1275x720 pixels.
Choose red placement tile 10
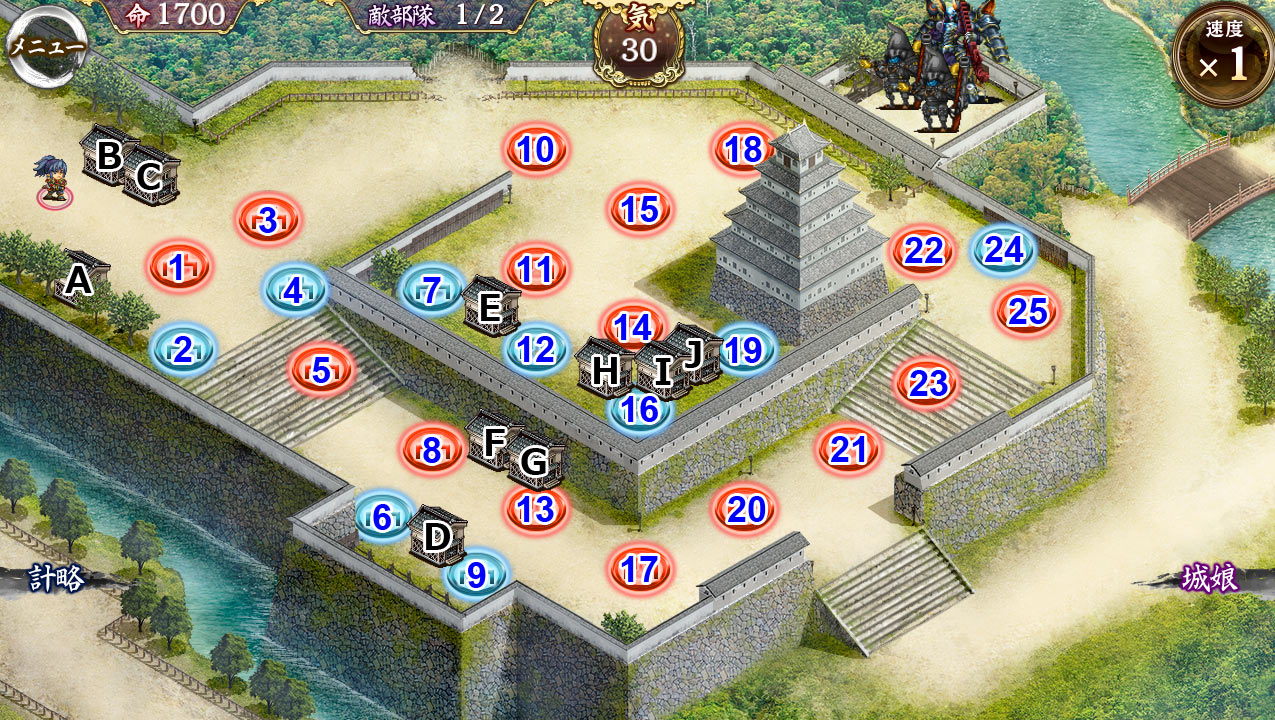[537, 150]
